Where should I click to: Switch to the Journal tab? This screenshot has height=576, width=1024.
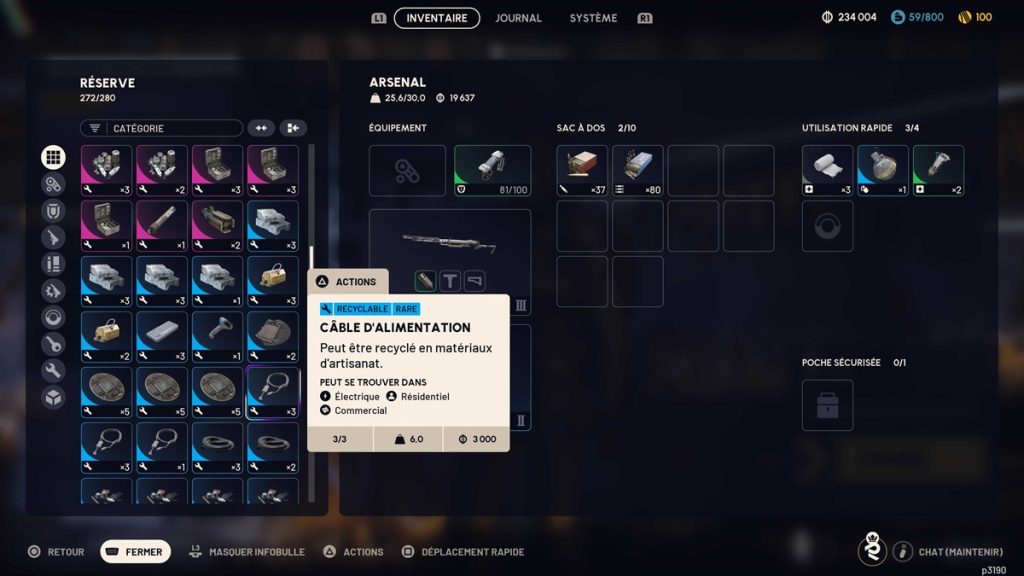(518, 18)
